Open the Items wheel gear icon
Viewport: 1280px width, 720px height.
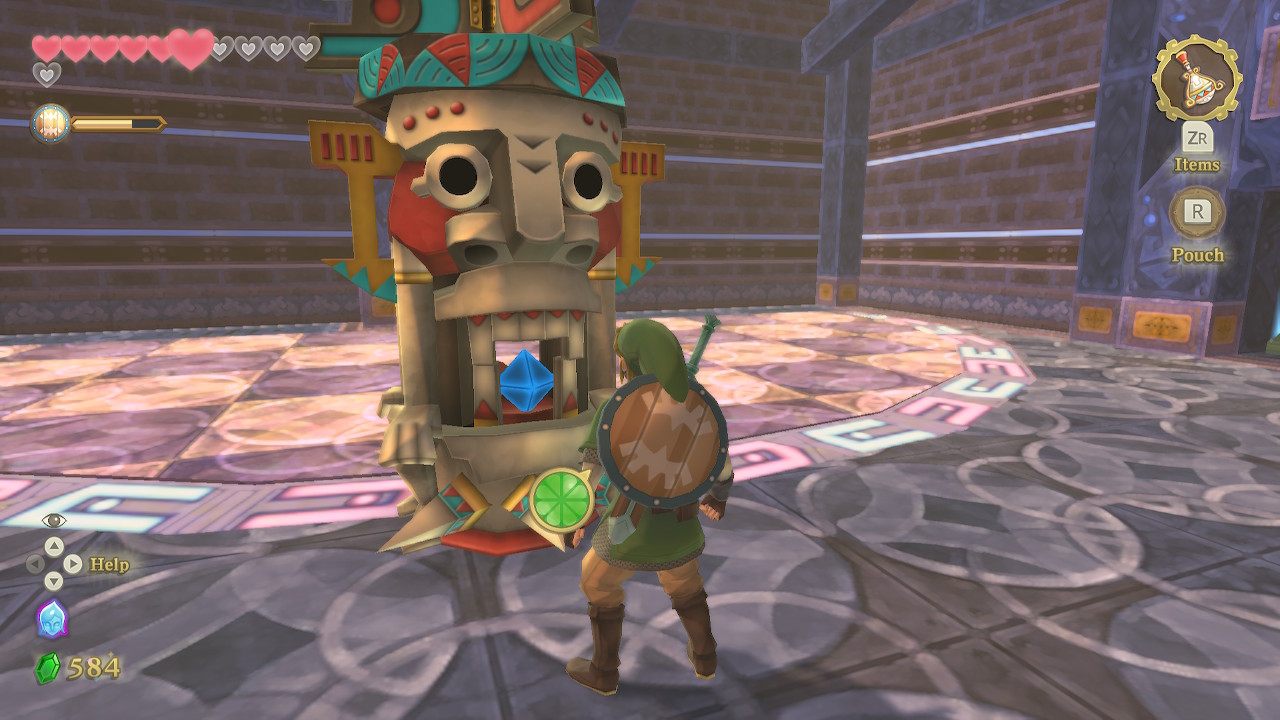pyautogui.click(x=1196, y=78)
